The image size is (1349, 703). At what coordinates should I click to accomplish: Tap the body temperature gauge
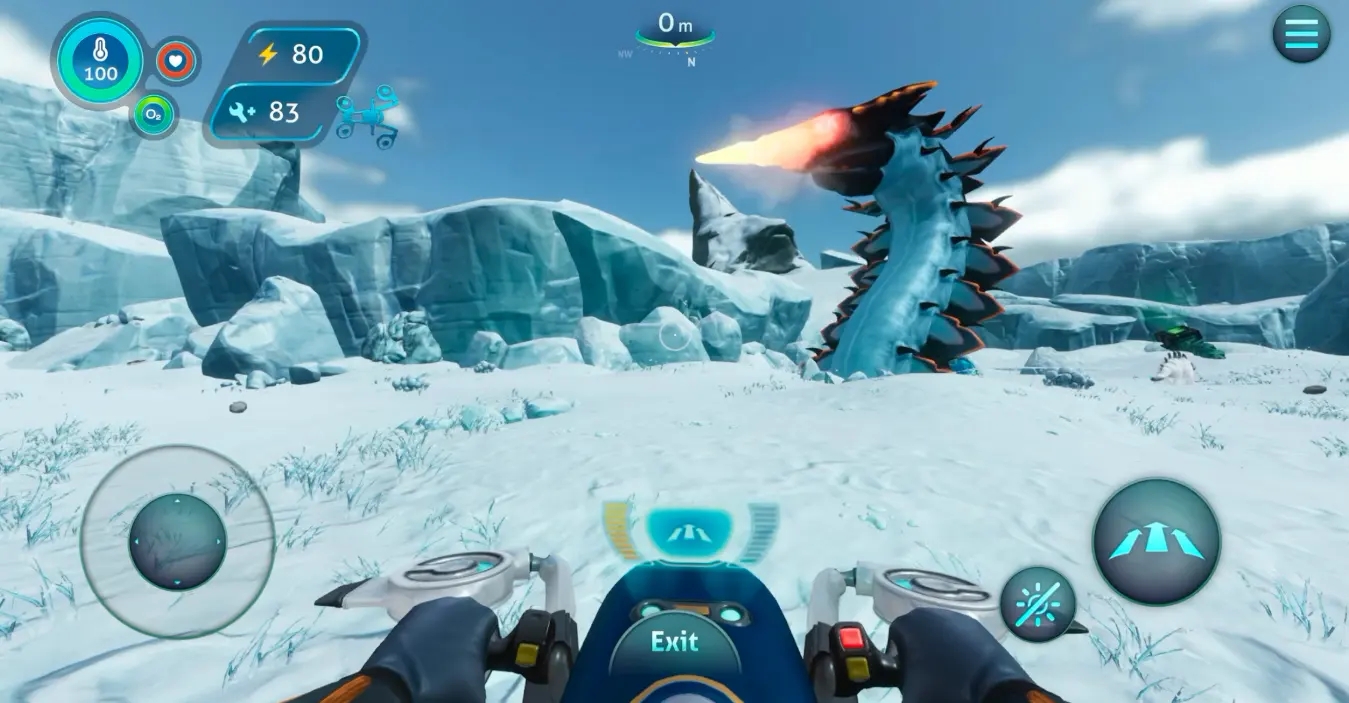tap(100, 61)
